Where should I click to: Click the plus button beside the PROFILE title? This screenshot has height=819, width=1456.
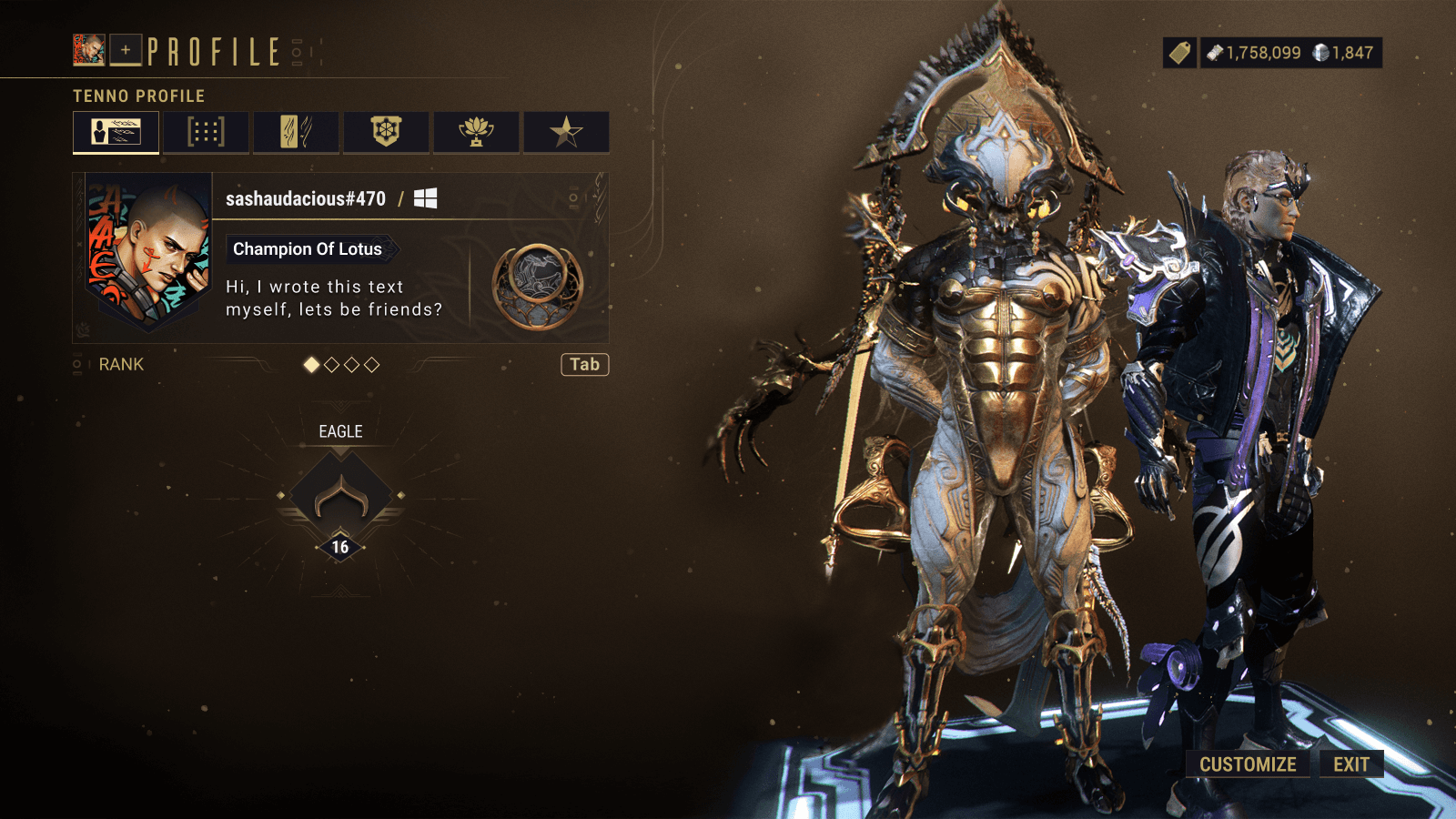pyautogui.click(x=126, y=50)
